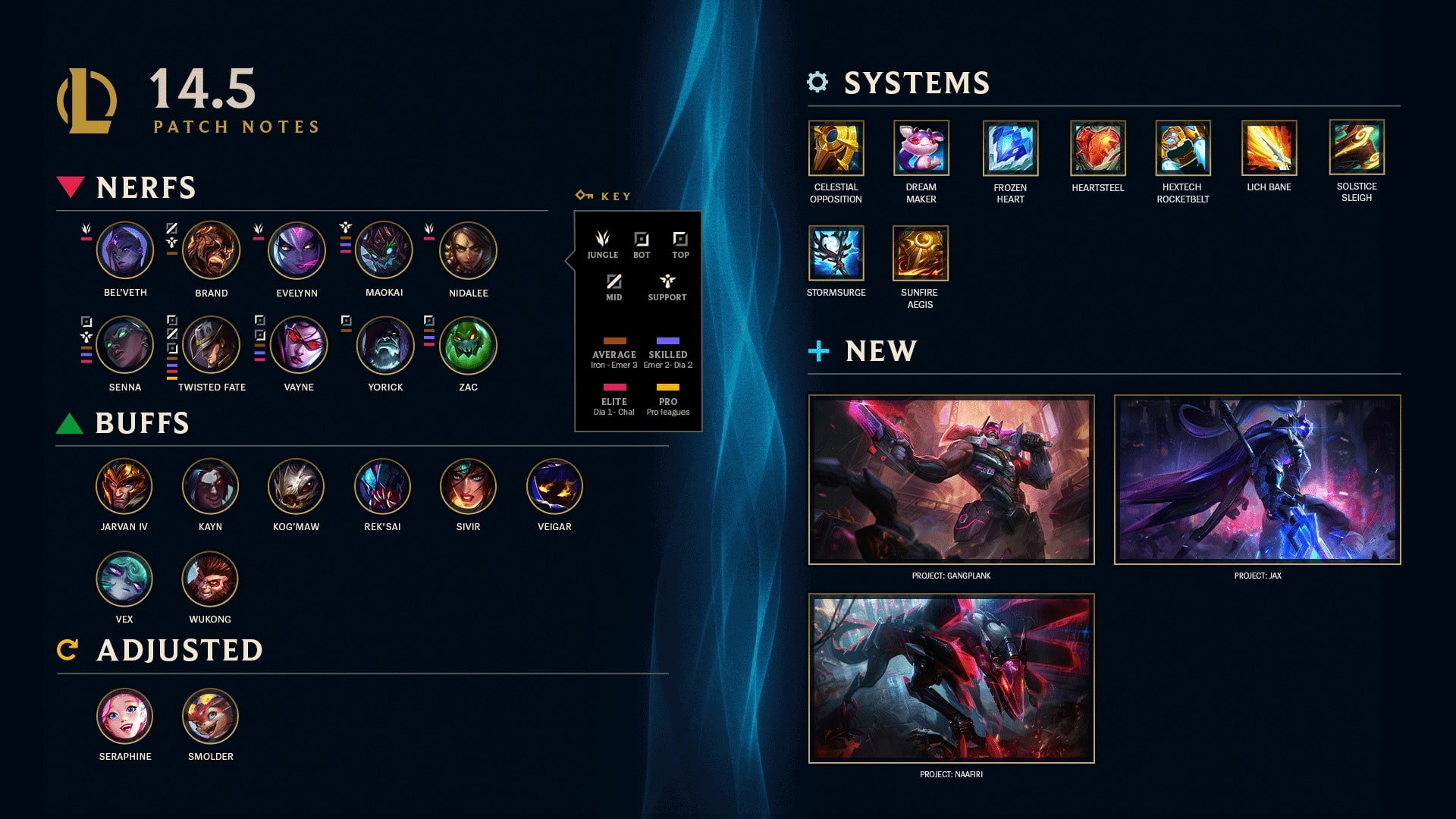
Task: Click the Wukong buff icon
Action: [x=210, y=579]
